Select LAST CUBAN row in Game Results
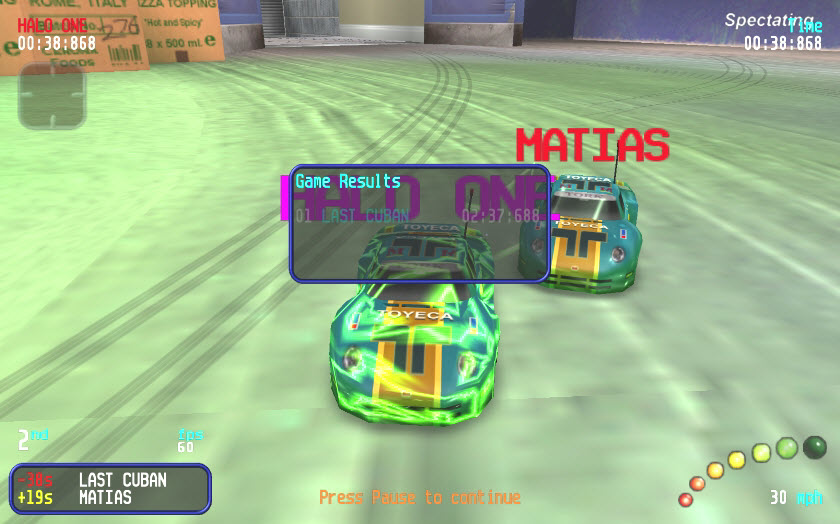The image size is (840, 524). click(417, 215)
